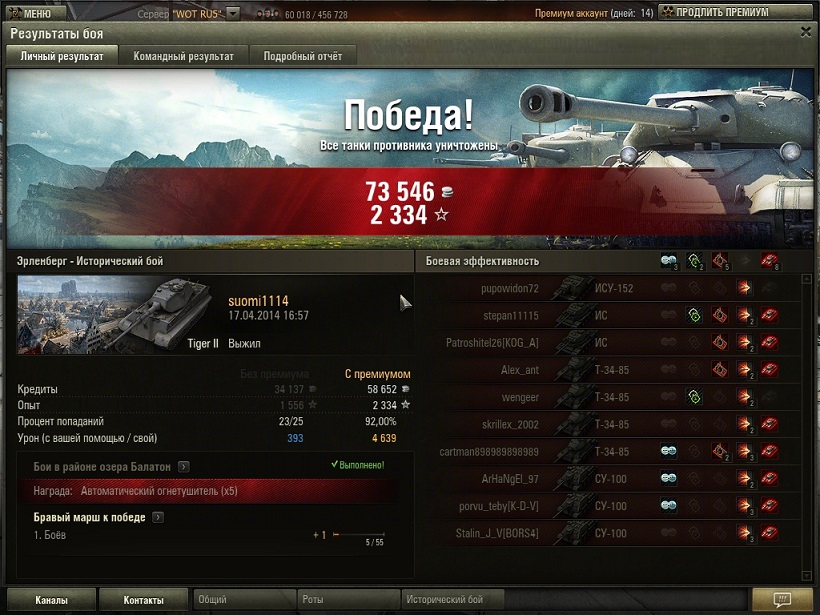The image size is (820, 615).
Task: Open the Контакты list
Action: click(x=144, y=600)
